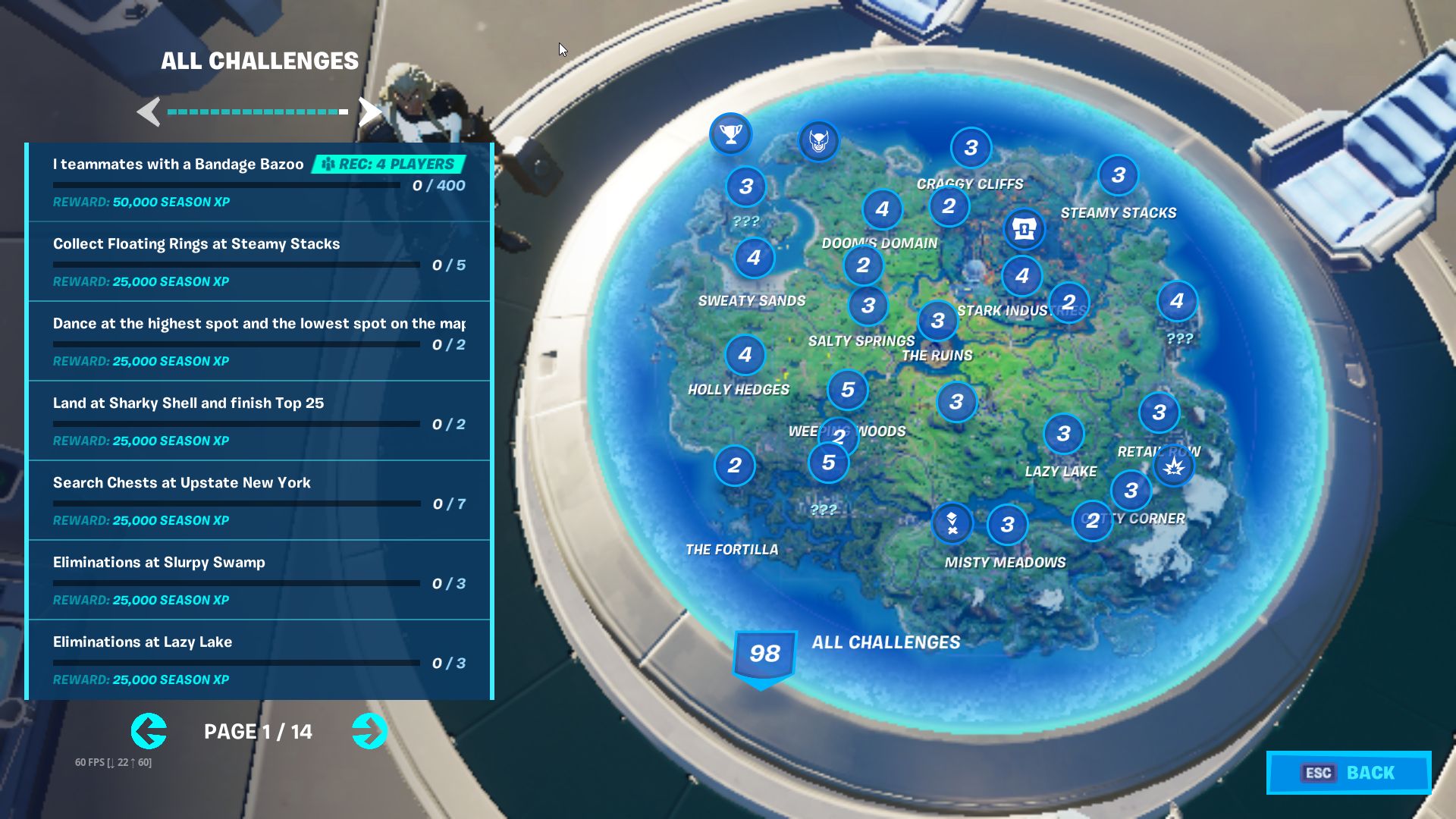Viewport: 1456px width, 819px height.
Task: Select the Eliminations at Lazy Lake challenge
Action: [259, 660]
